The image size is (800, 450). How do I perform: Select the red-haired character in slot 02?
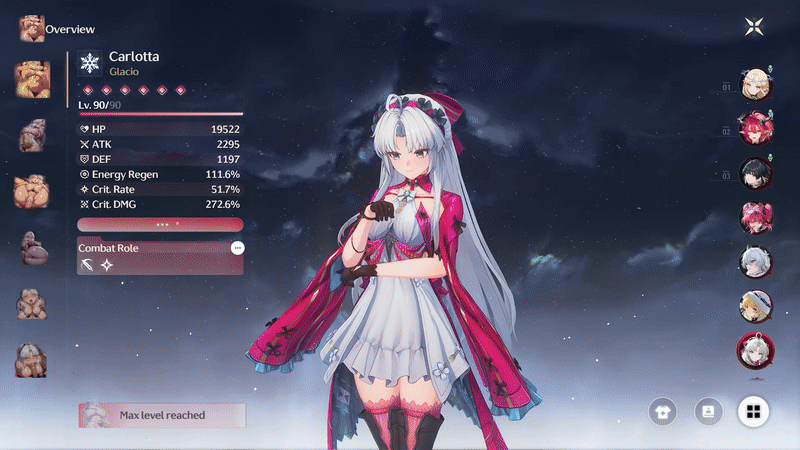[x=755, y=129]
